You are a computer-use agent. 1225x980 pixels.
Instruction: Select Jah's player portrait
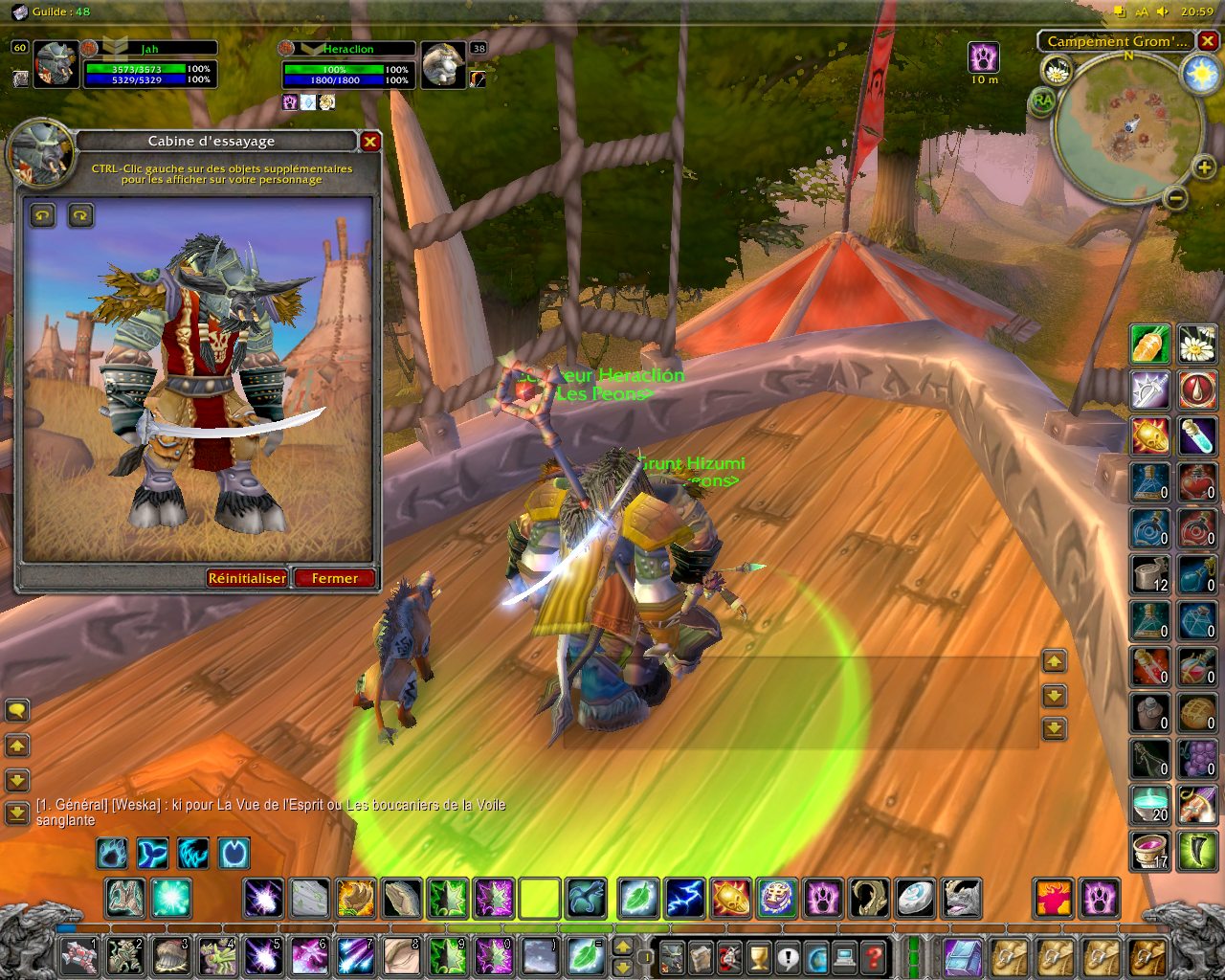pos(56,65)
